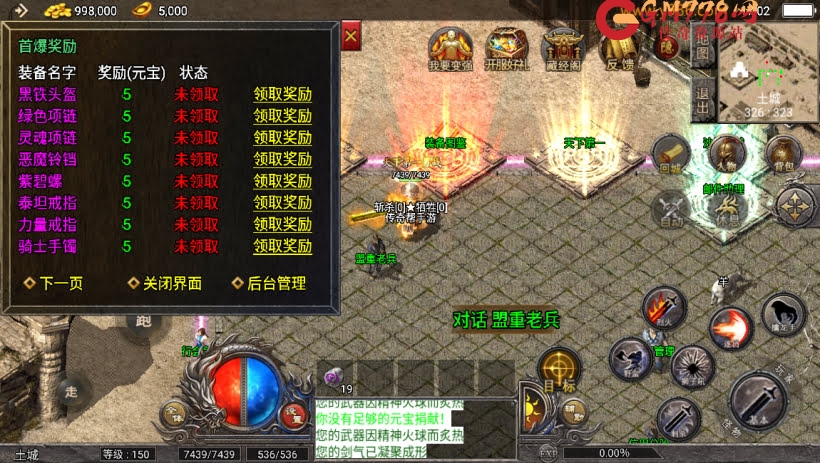Viewport: 820px width, 463px height.
Task: Choose 关闭界面 to close the interface
Action: point(165,283)
